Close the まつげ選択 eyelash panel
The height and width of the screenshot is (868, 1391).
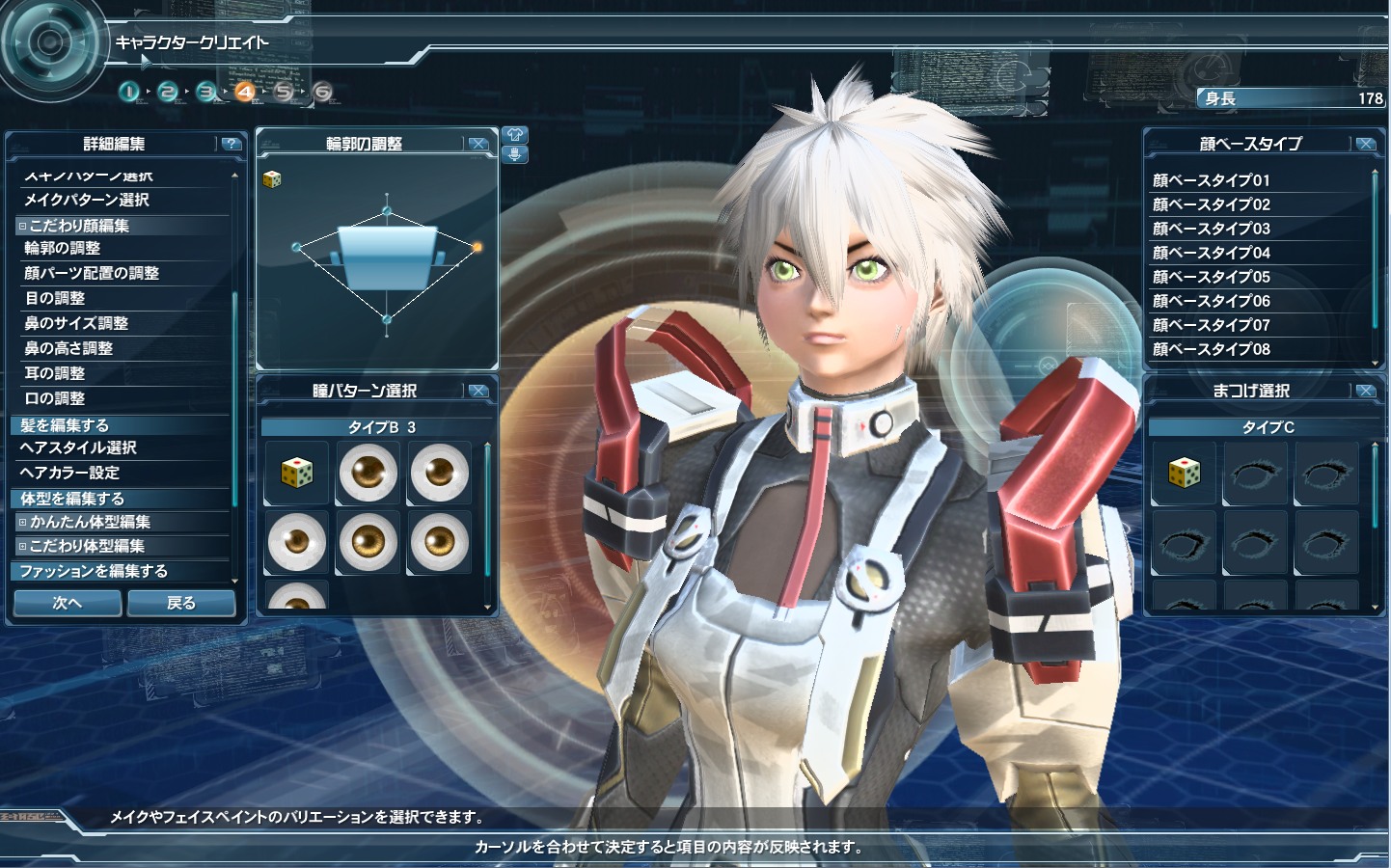tap(1365, 391)
